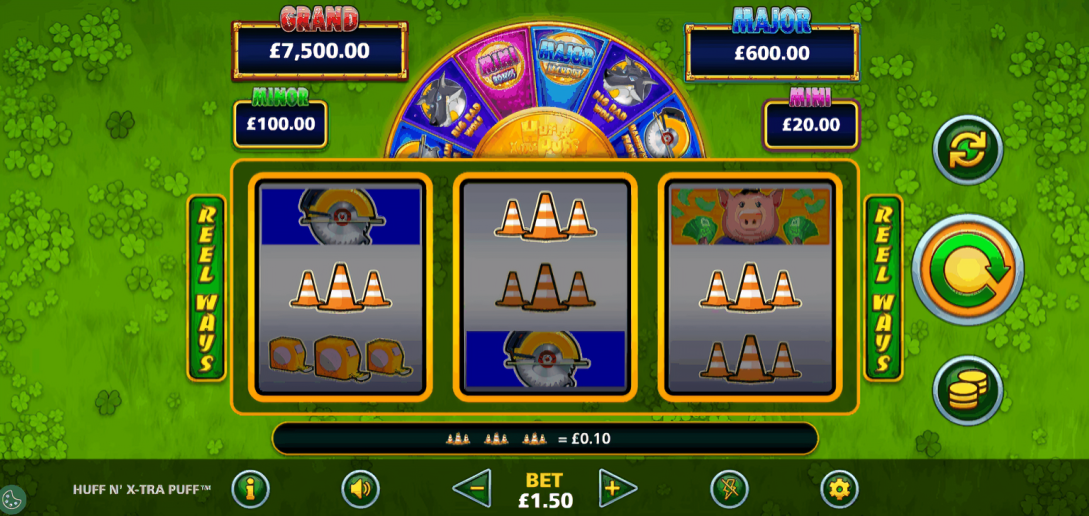Image resolution: width=1089 pixels, height=516 pixels.
Task: Open the gear settings menu
Action: (839, 489)
